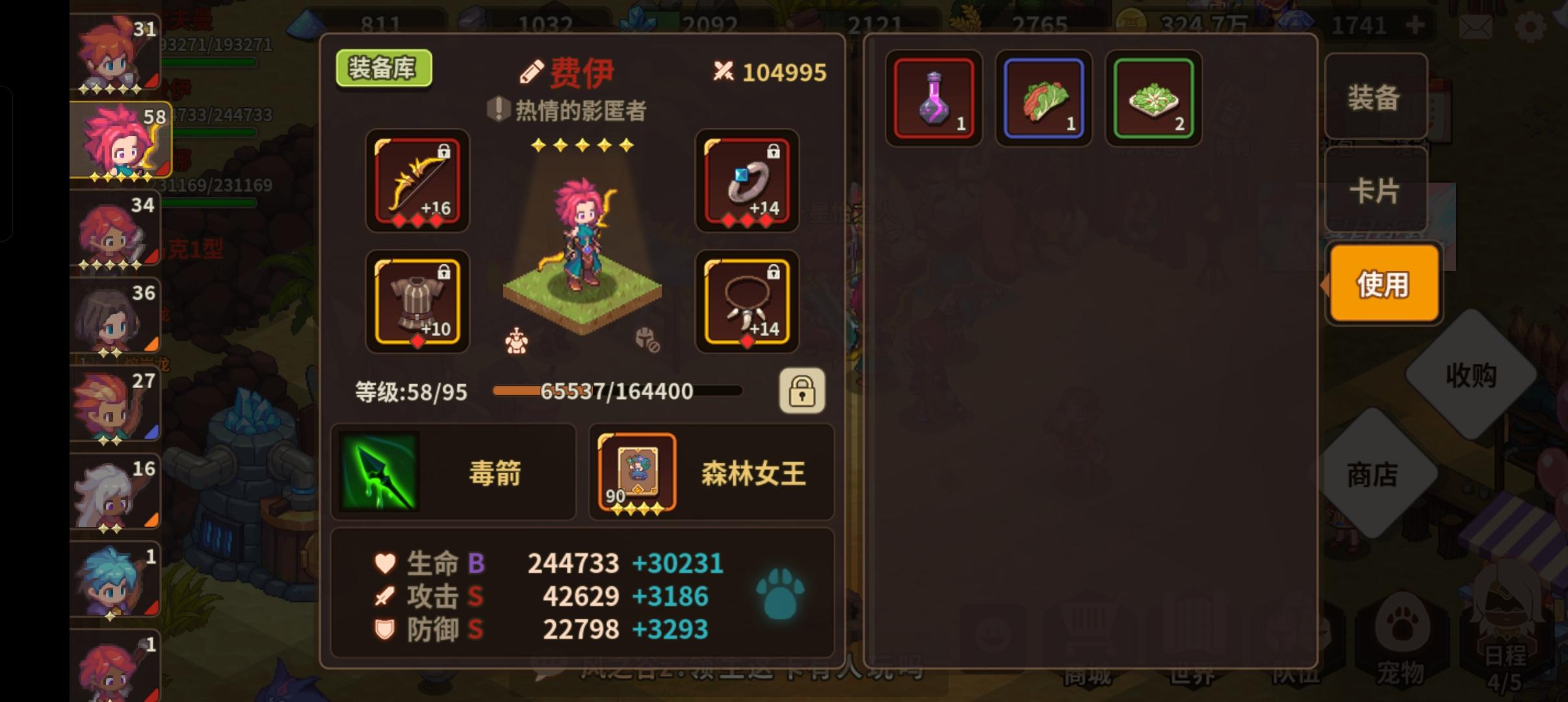Tap the equipped bow +16 slot

(x=417, y=183)
